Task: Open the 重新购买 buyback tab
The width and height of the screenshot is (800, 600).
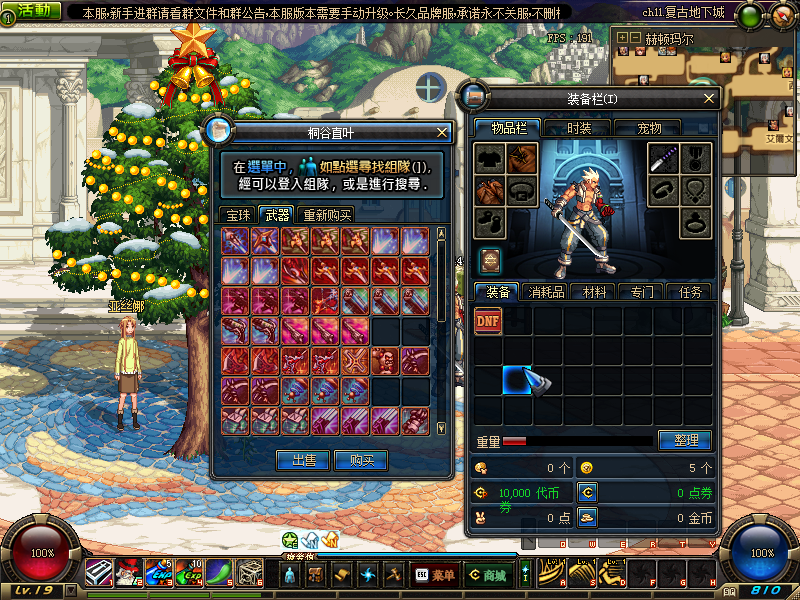Action: click(327, 215)
